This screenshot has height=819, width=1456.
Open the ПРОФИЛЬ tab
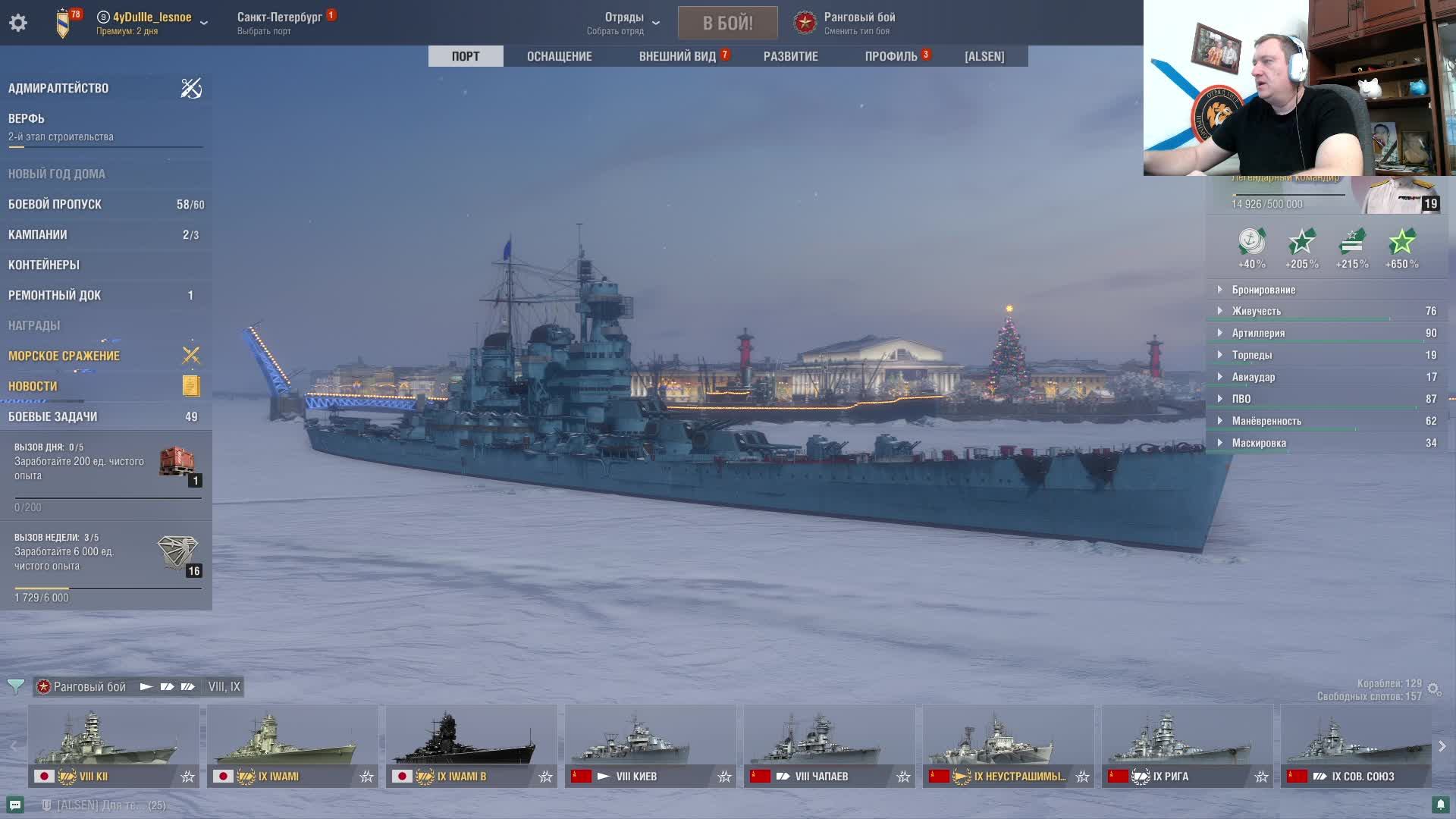click(891, 56)
